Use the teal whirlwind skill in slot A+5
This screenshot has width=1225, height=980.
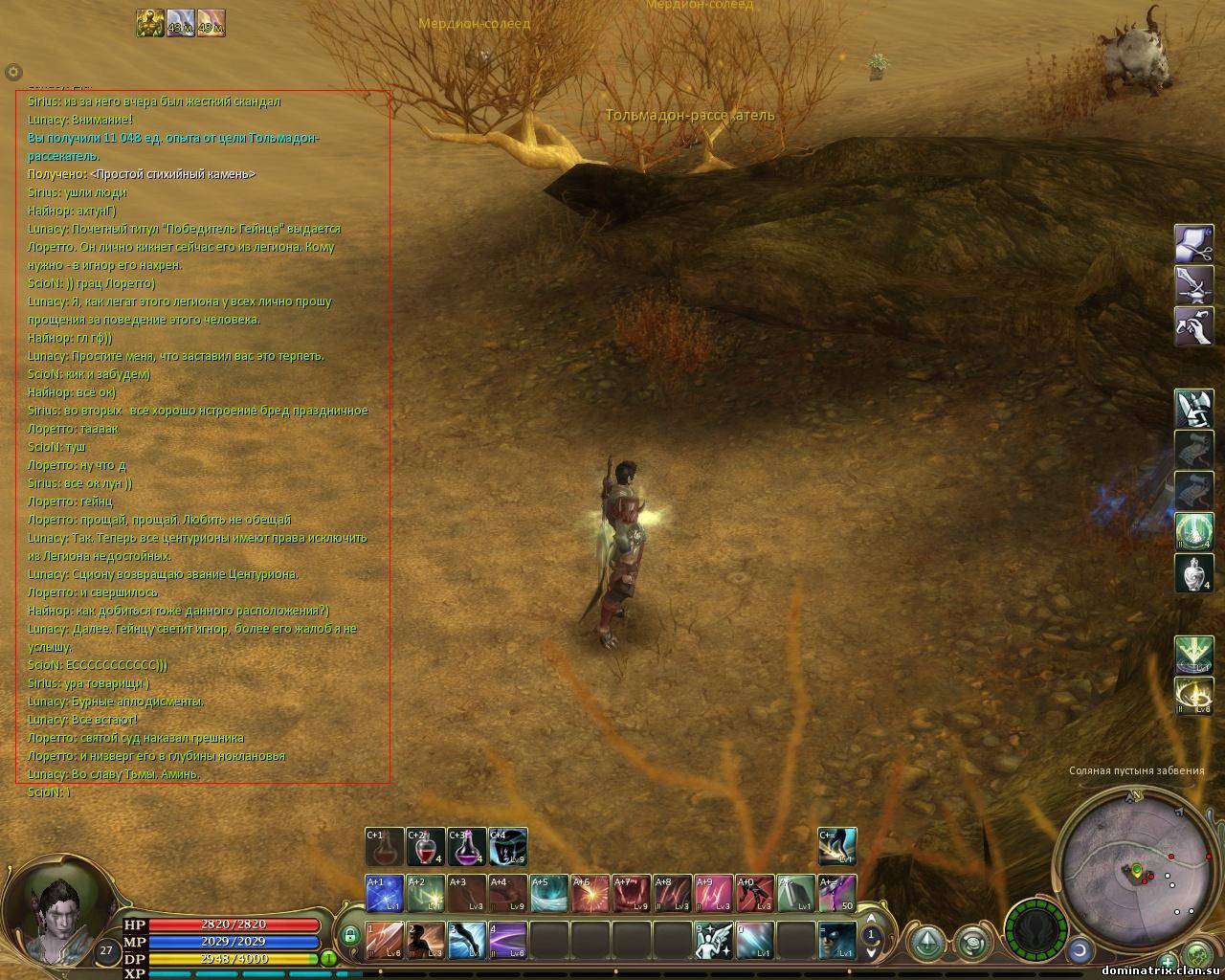tap(548, 894)
